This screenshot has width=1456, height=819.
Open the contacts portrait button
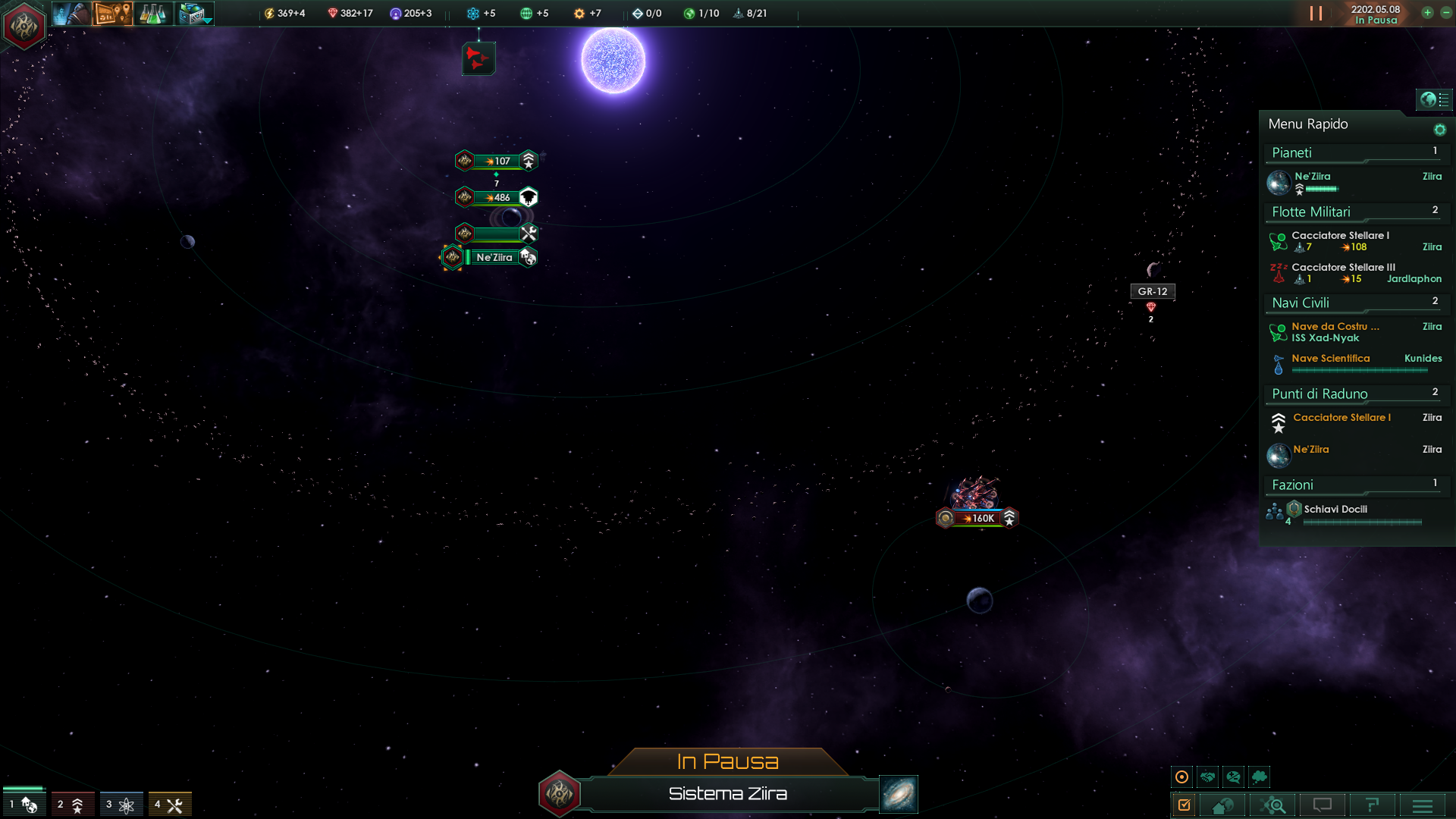click(x=71, y=14)
